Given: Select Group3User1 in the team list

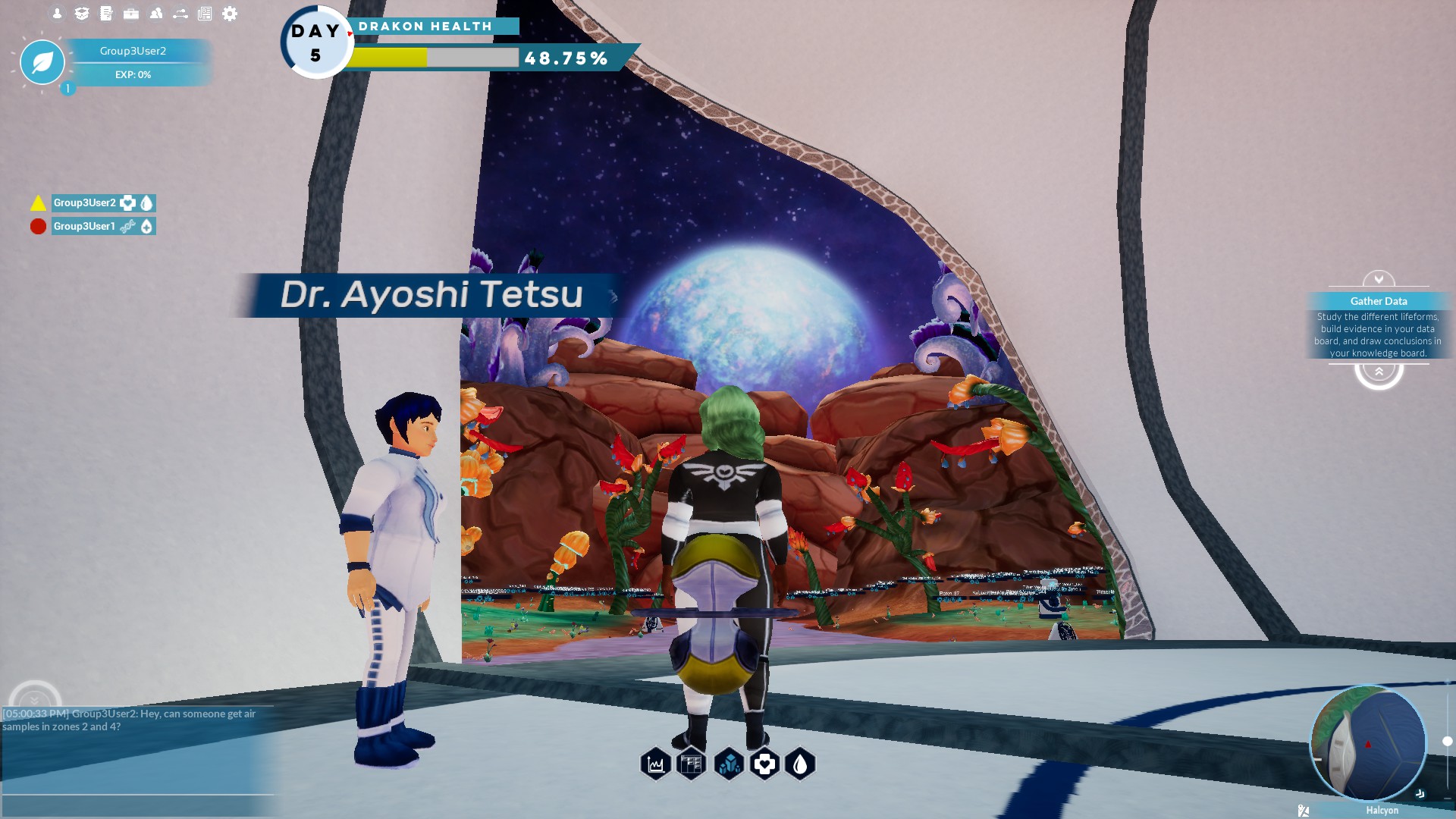Looking at the screenshot, I should 84,226.
